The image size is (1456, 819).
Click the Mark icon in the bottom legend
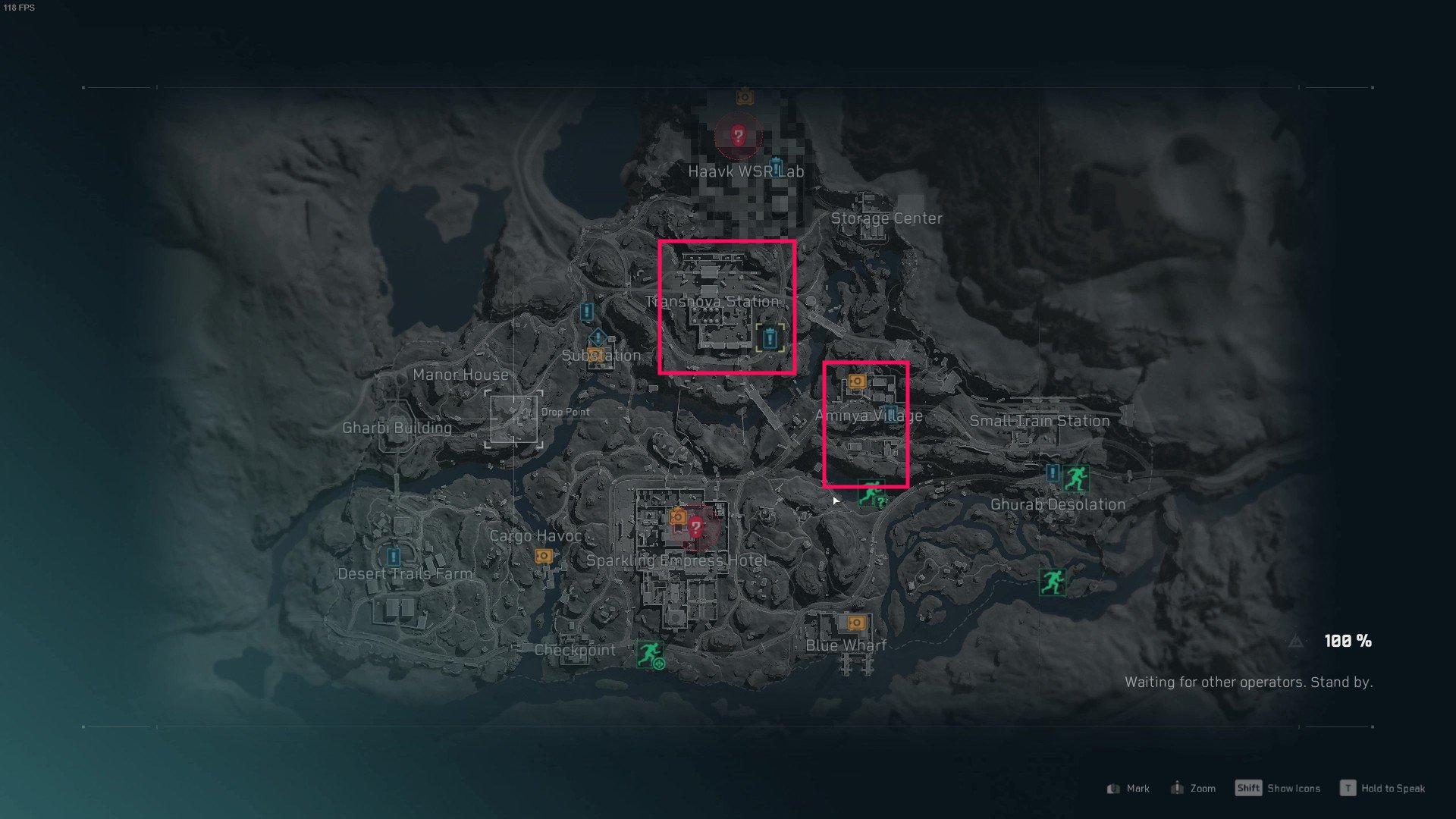pyautogui.click(x=1112, y=788)
